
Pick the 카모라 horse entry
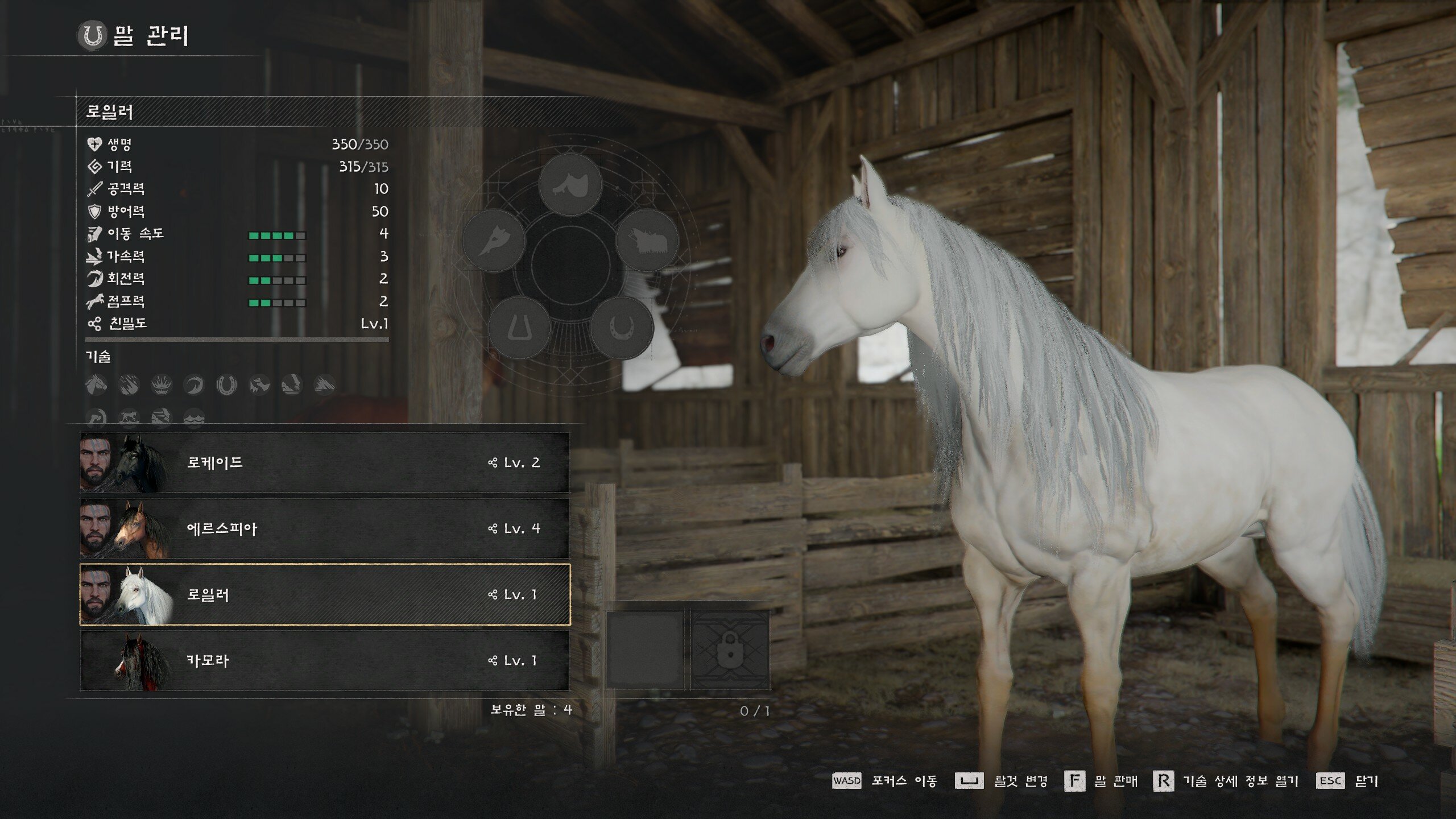(x=324, y=660)
